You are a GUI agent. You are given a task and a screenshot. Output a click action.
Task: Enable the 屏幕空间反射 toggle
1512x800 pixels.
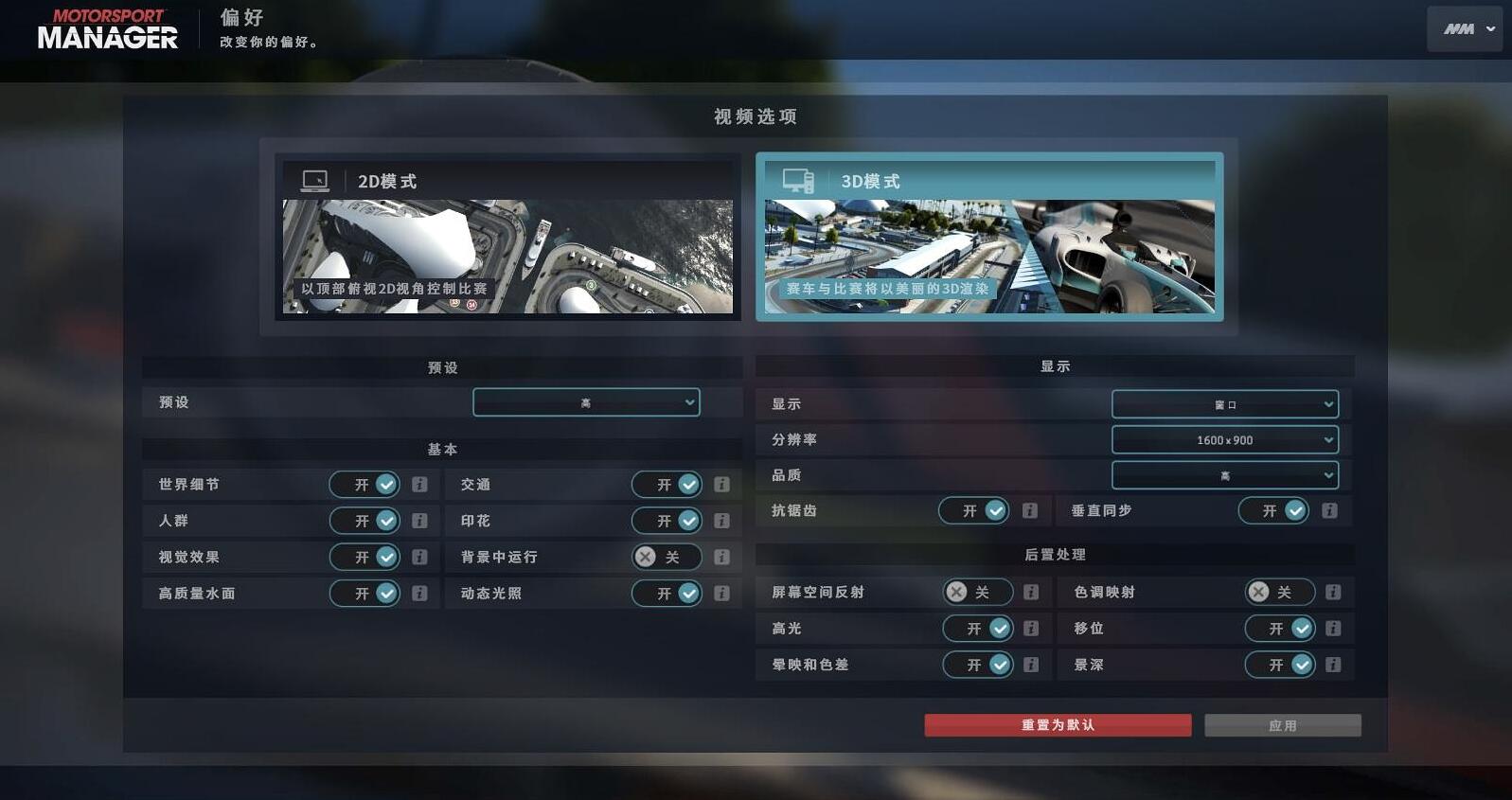978,592
